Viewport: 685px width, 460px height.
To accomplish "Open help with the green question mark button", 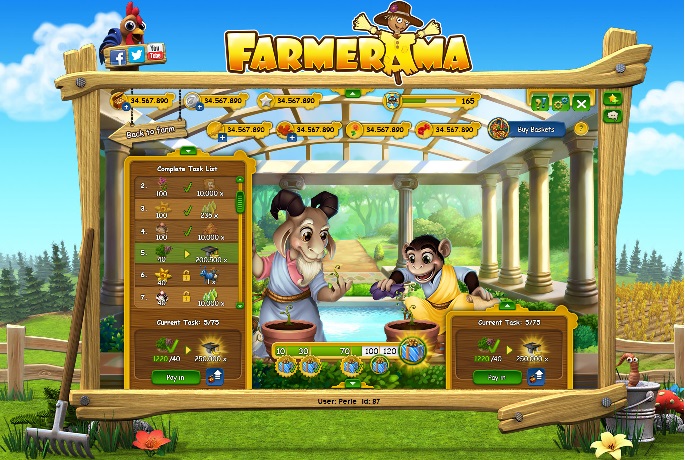I will 539,101.
